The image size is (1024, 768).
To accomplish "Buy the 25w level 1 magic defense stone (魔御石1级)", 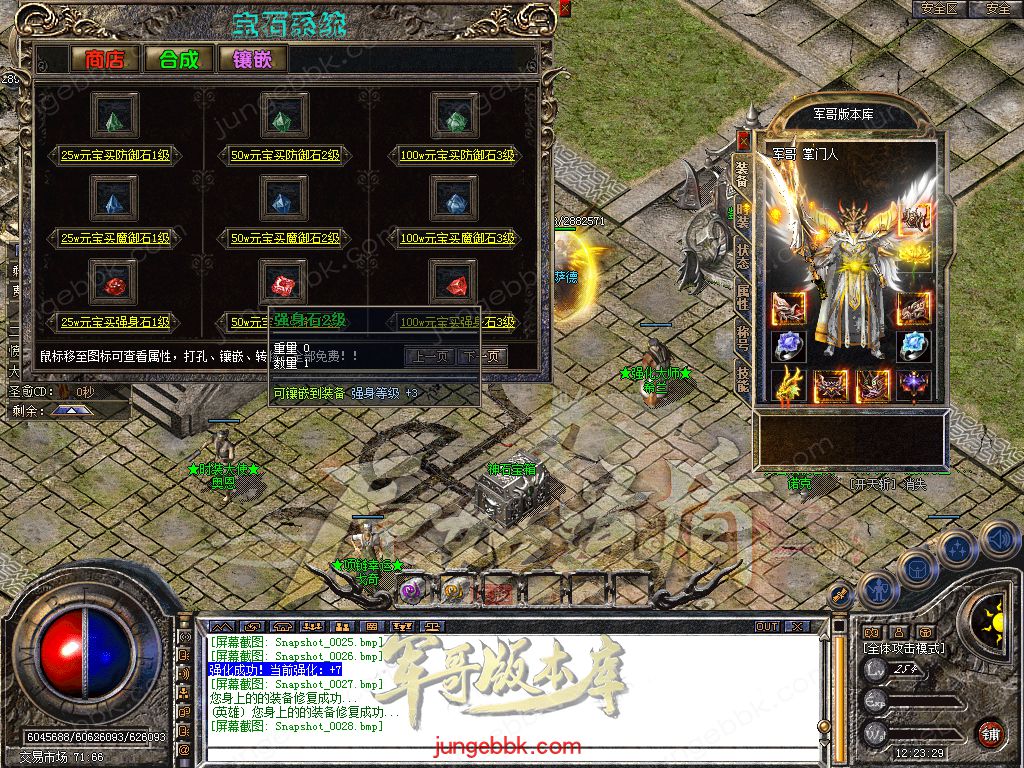I will click(x=116, y=238).
